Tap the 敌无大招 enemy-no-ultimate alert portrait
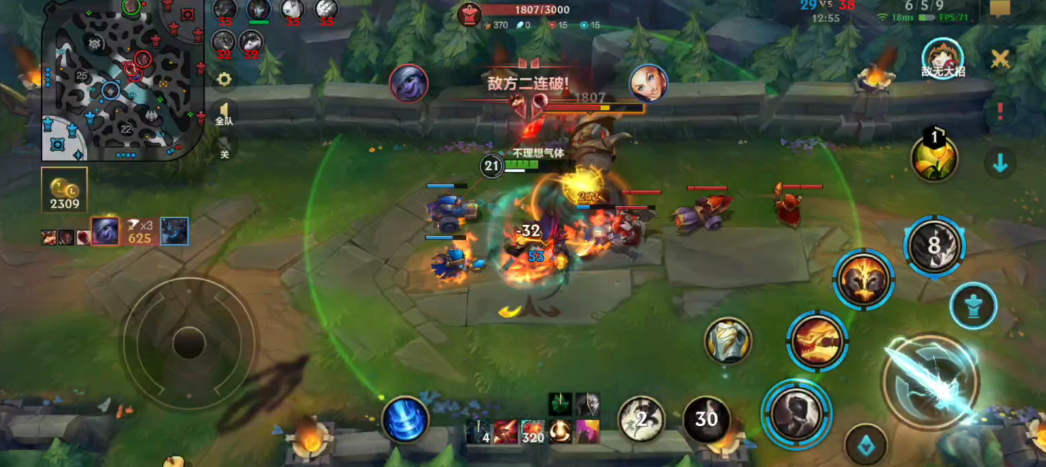Screen dimensions: 1046x467 tap(942, 56)
